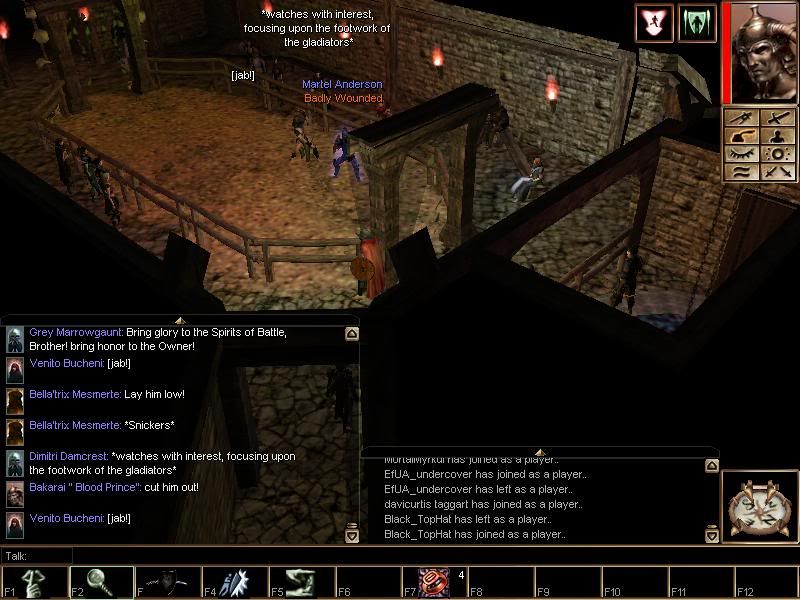Click the single sword panel button
The height and width of the screenshot is (600, 800).
(x=776, y=119)
